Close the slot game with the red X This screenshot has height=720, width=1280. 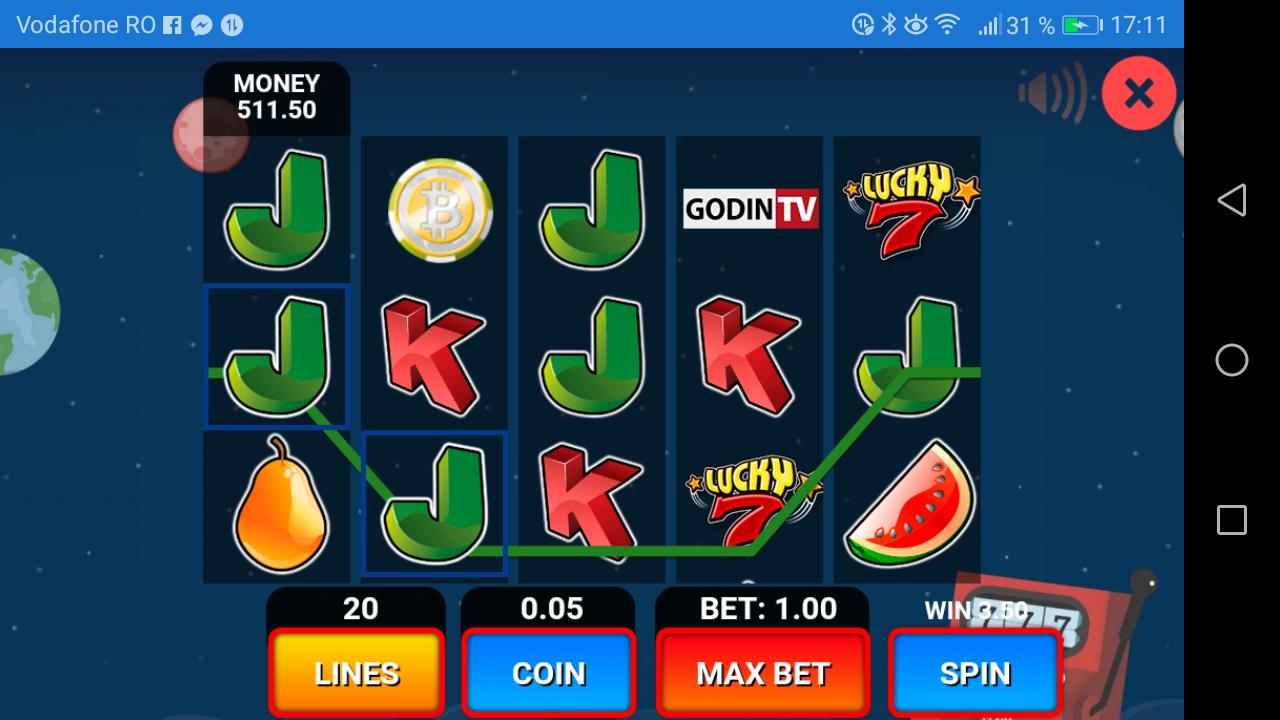[x=1138, y=92]
